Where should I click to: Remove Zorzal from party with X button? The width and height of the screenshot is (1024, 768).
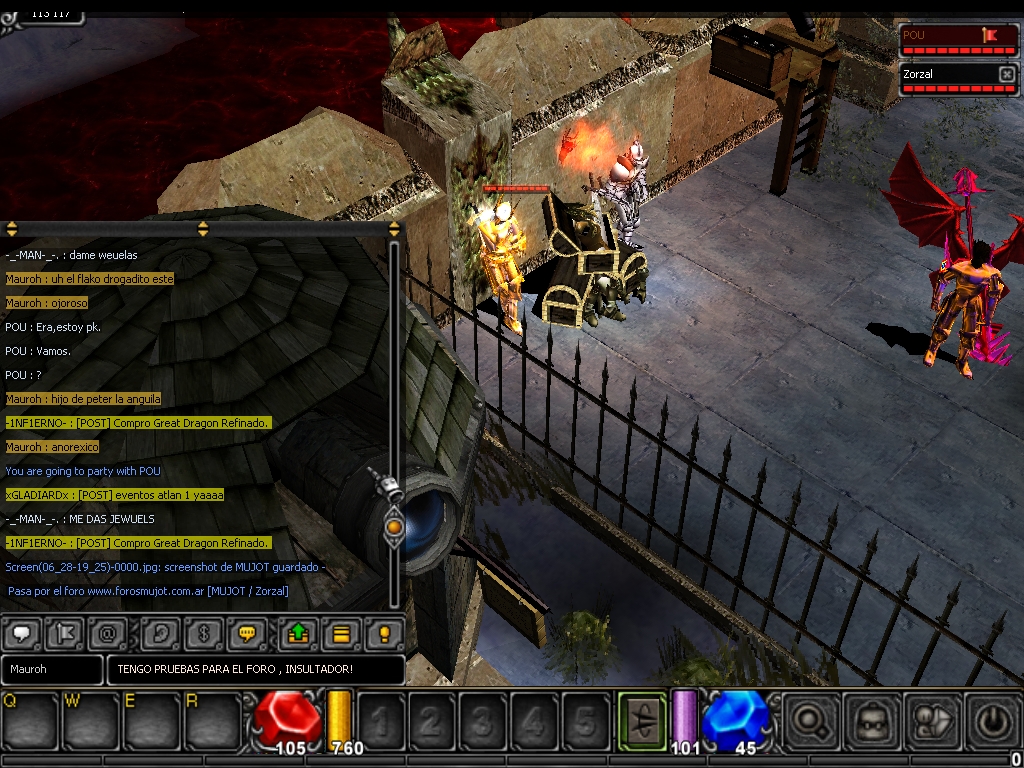[x=1006, y=74]
